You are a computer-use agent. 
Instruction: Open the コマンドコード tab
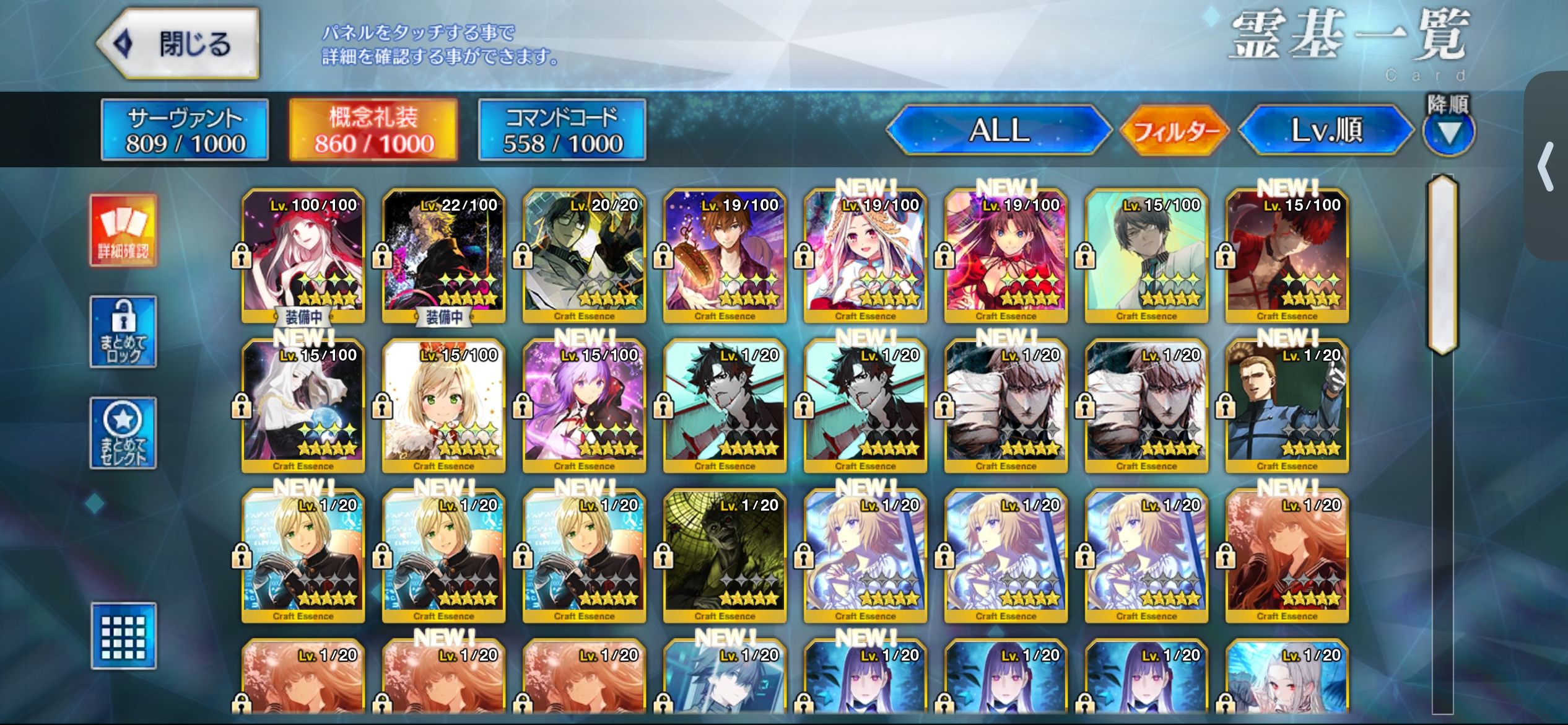(x=562, y=130)
